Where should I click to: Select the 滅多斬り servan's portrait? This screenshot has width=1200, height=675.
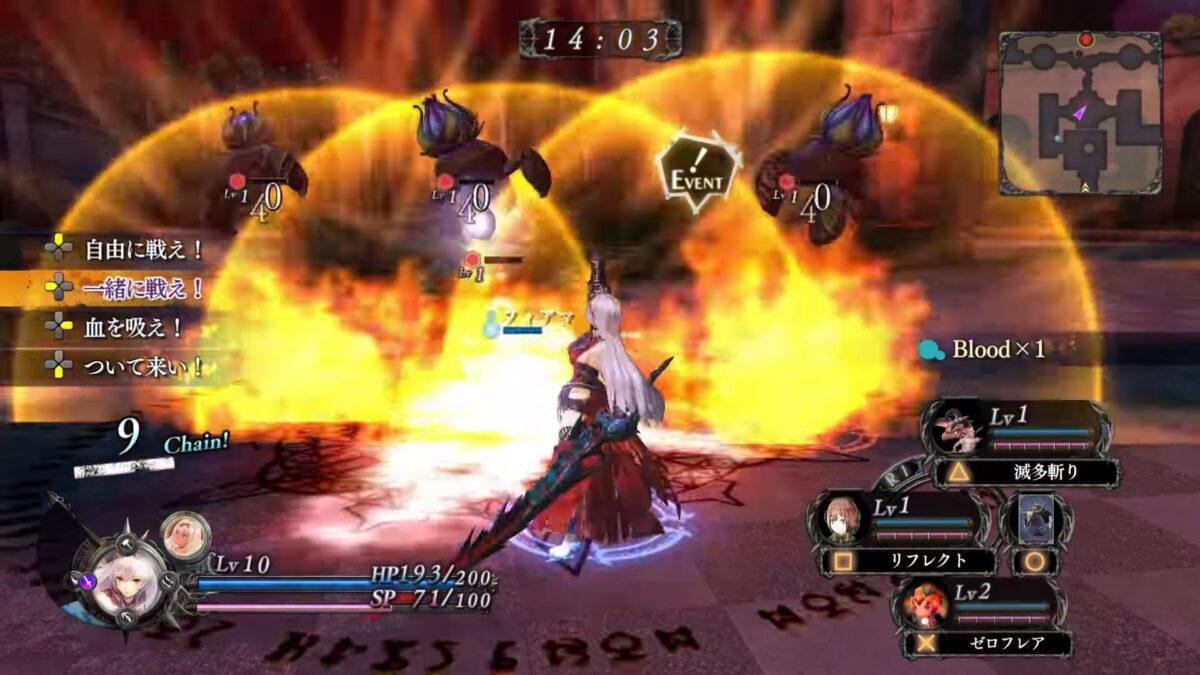coord(953,431)
